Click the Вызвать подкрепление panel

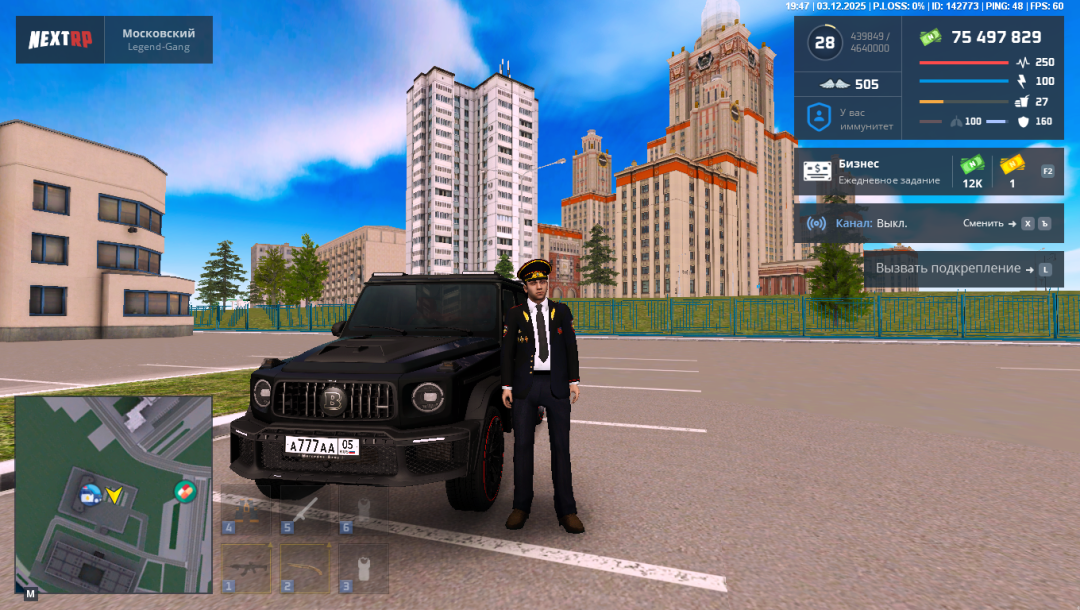pos(962,269)
